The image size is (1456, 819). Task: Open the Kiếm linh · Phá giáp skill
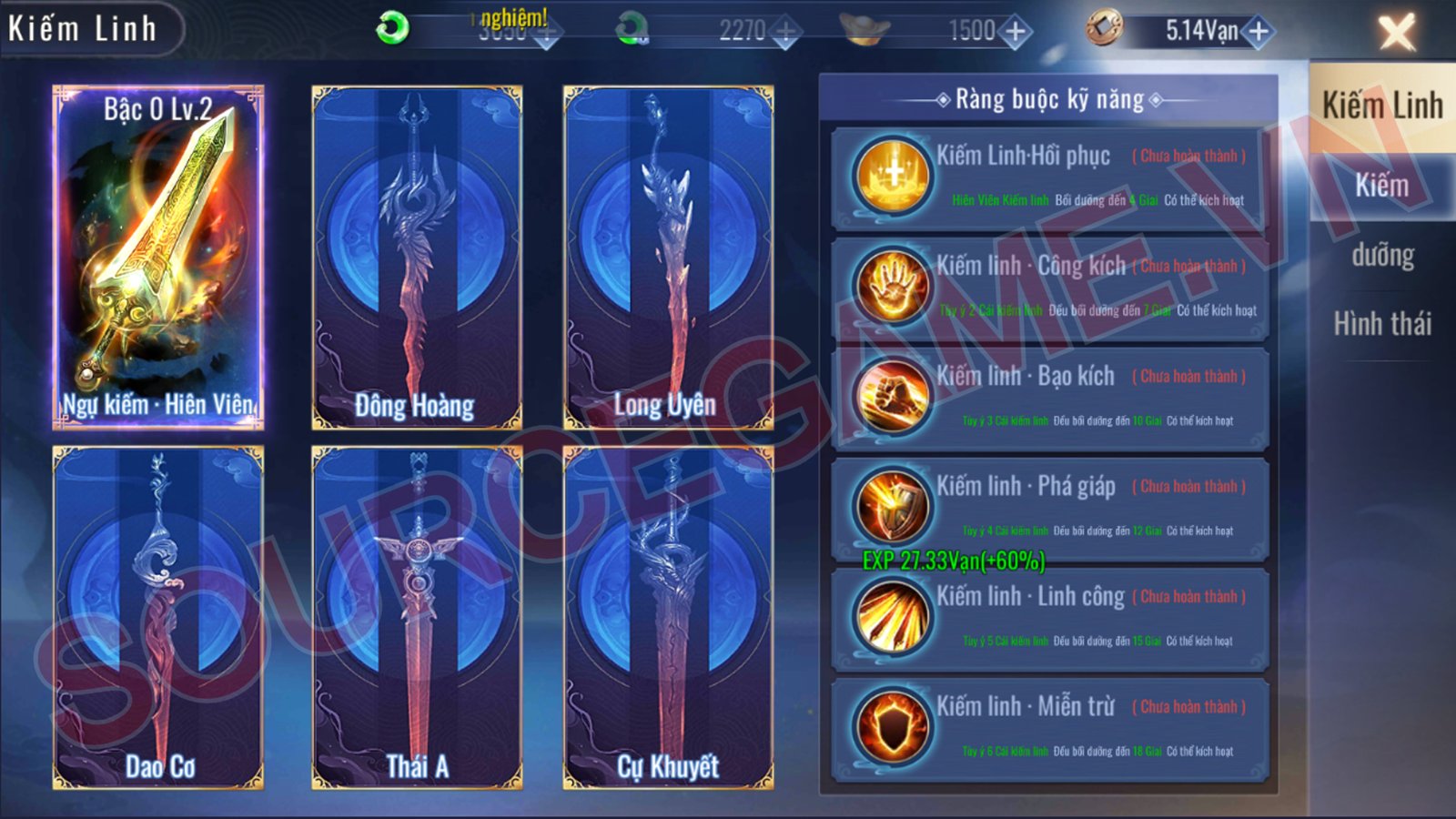1049,508
